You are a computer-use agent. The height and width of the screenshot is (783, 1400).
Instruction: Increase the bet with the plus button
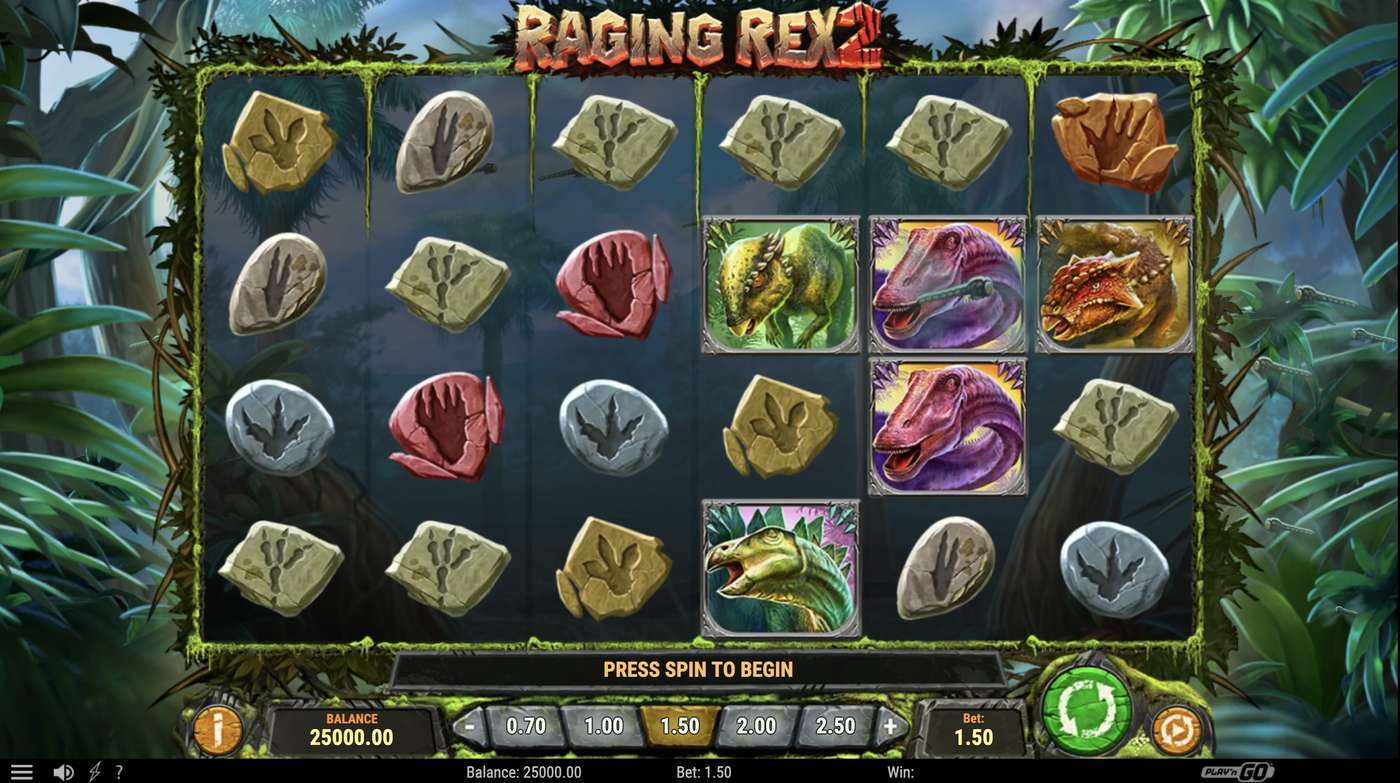tap(888, 727)
